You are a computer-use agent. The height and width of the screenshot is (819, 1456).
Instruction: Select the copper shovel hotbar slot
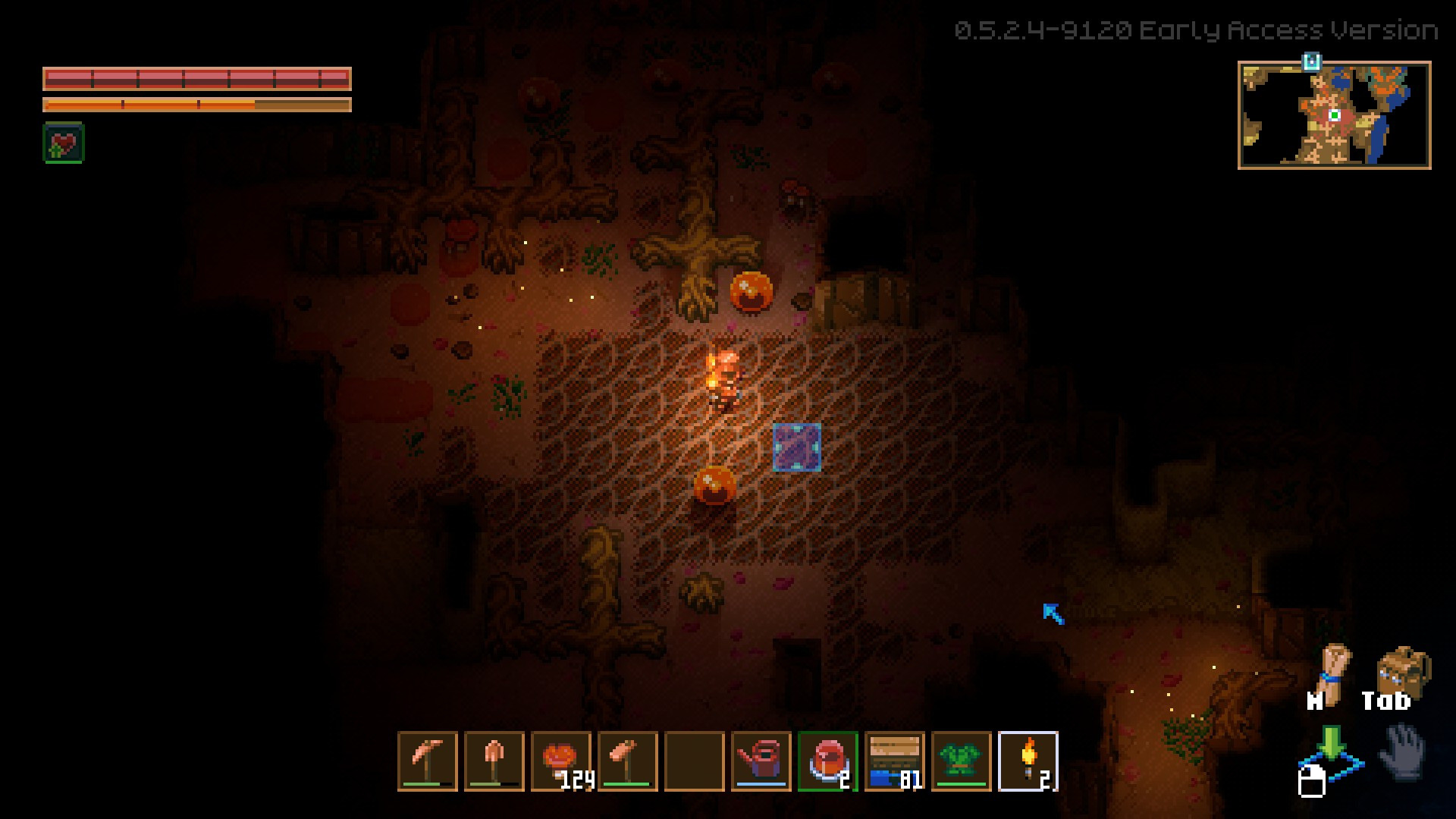coord(494,761)
